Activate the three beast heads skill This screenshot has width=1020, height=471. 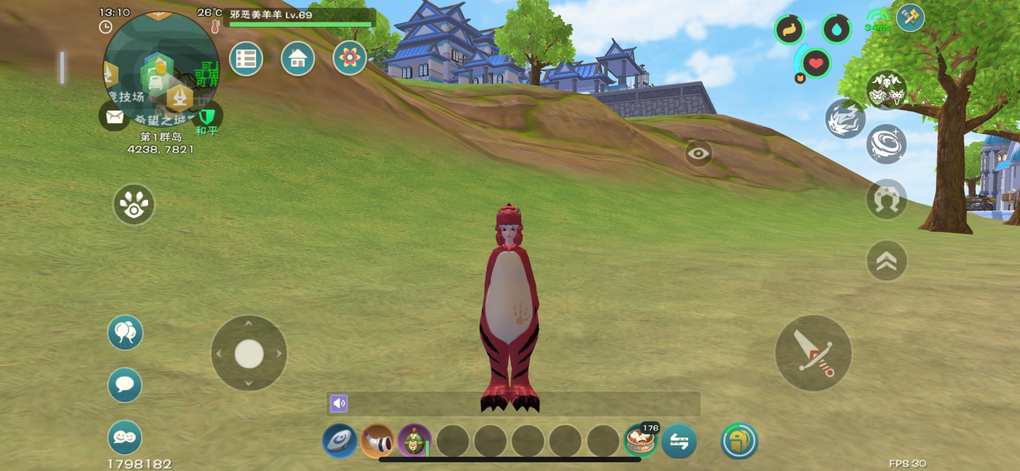(x=886, y=90)
